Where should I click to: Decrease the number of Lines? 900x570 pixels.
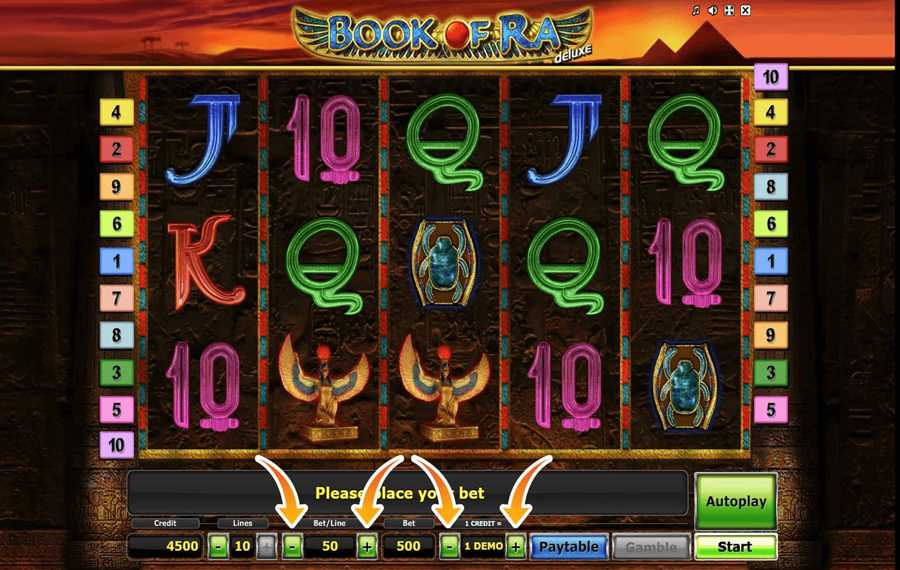219,547
